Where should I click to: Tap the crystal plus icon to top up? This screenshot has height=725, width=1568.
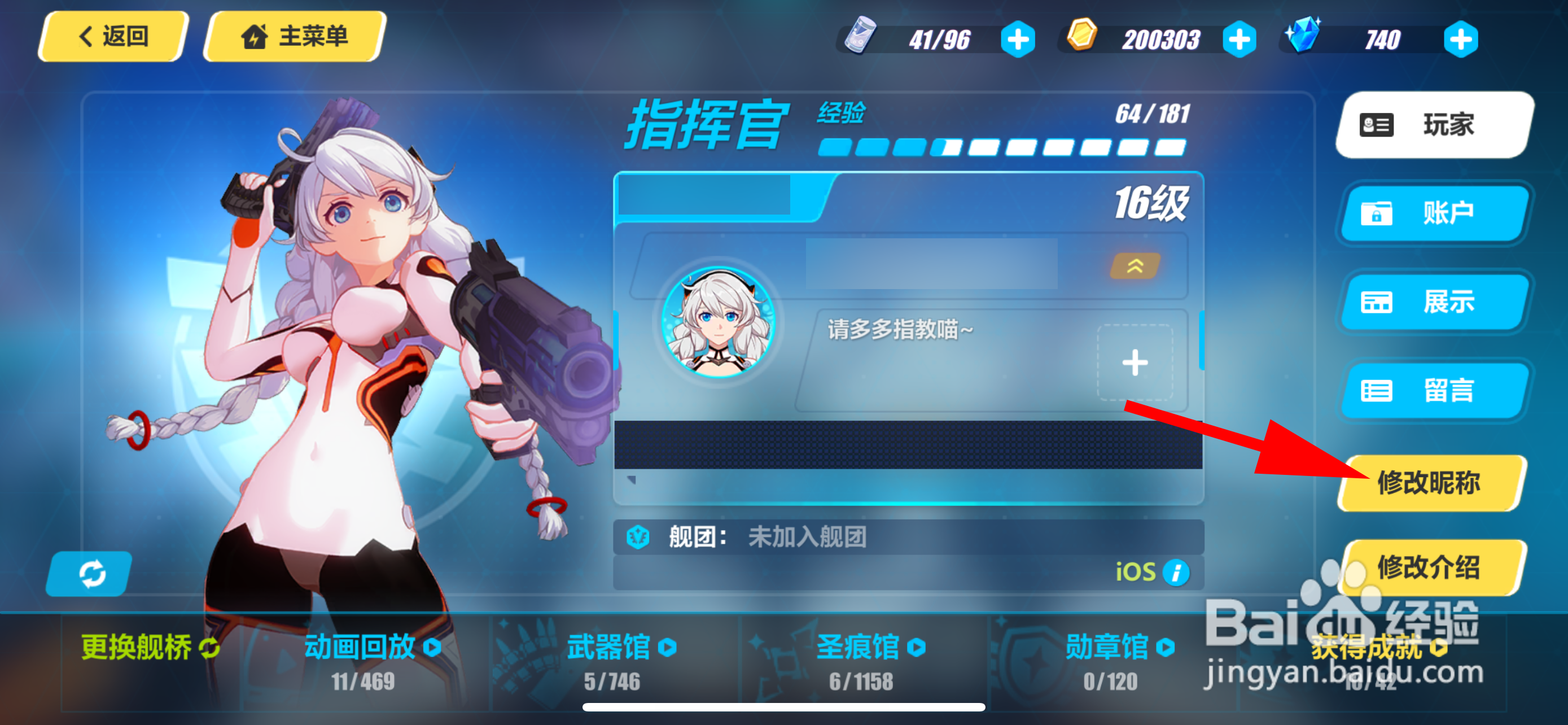(1461, 39)
